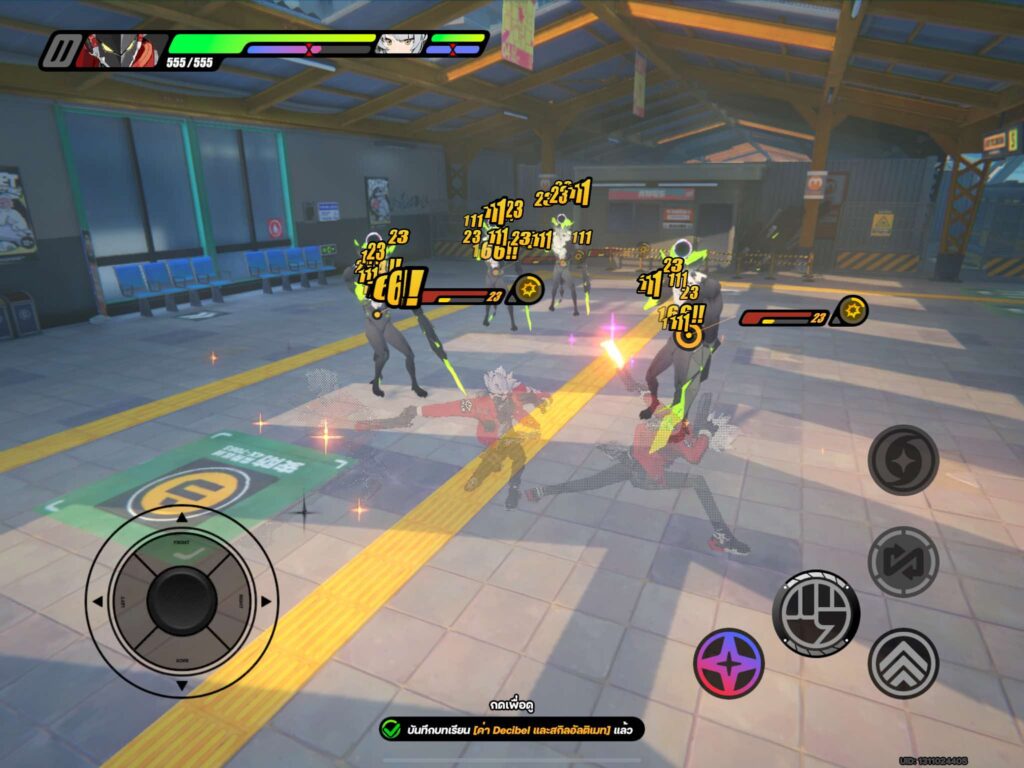Viewport: 1024px width, 768px height.
Task: Tap the joystick's BACK direction segment
Action: click(x=181, y=657)
